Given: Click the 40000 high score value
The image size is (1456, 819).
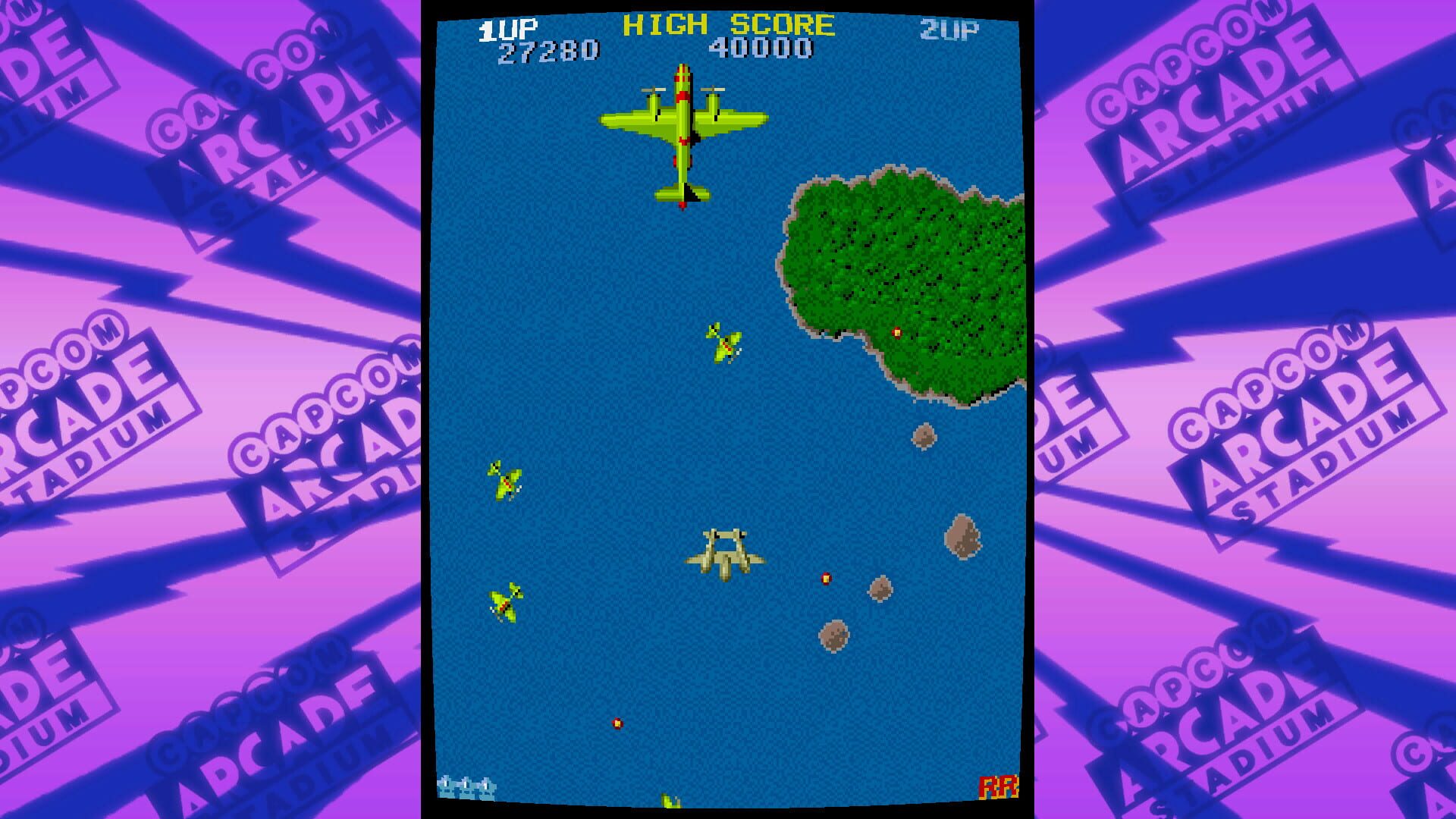Looking at the screenshot, I should (x=764, y=47).
